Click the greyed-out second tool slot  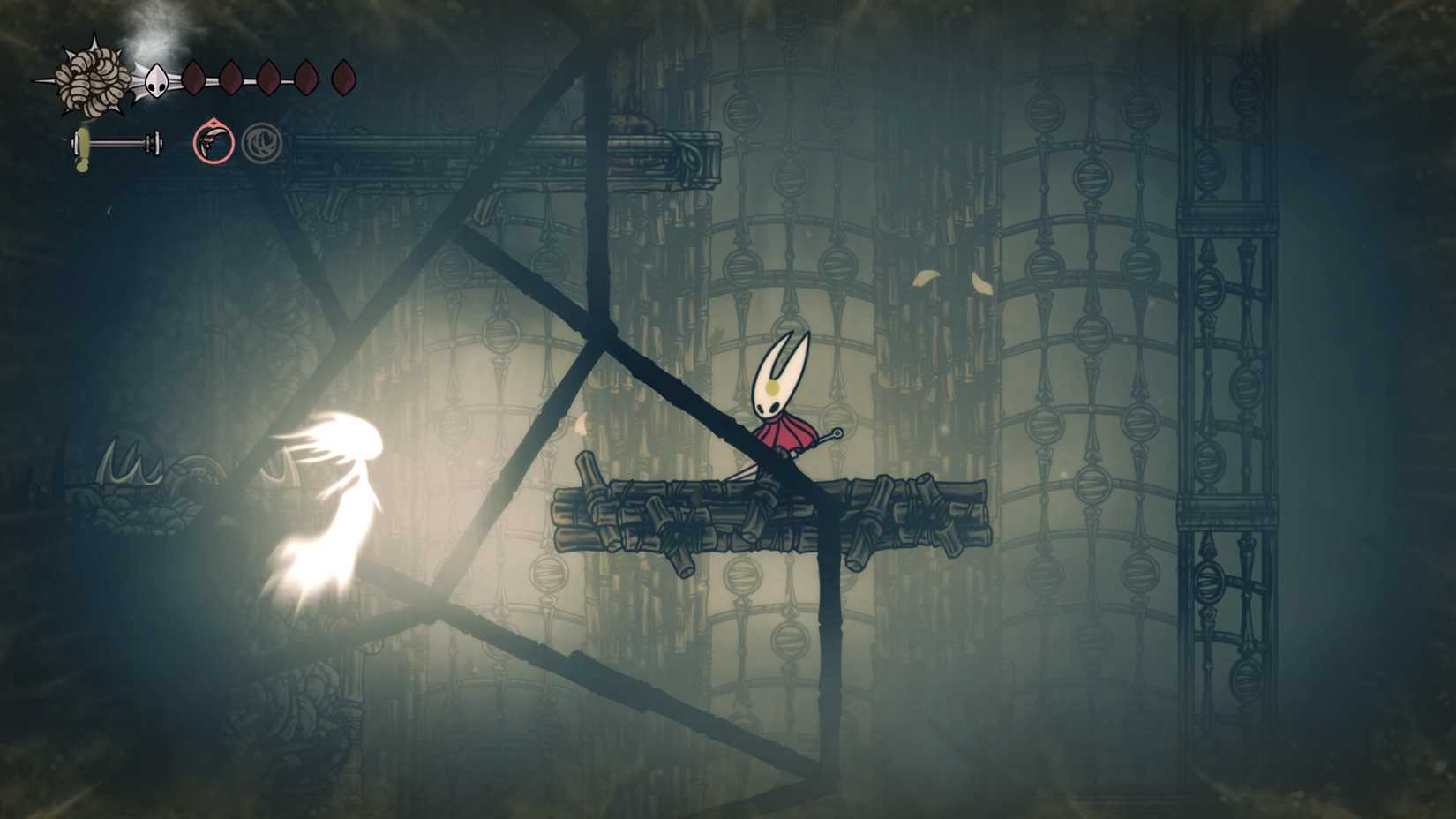click(262, 142)
